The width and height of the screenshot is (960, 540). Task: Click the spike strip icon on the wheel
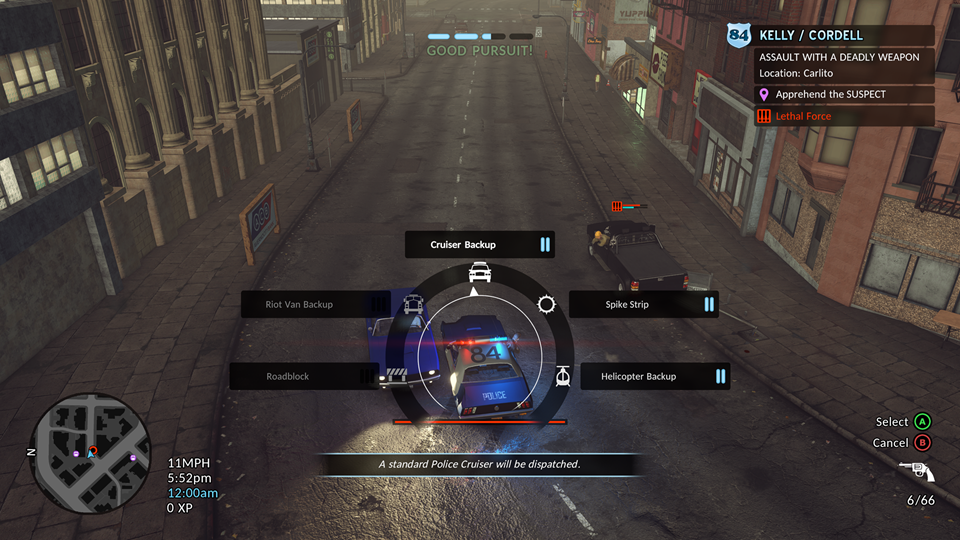(546, 304)
